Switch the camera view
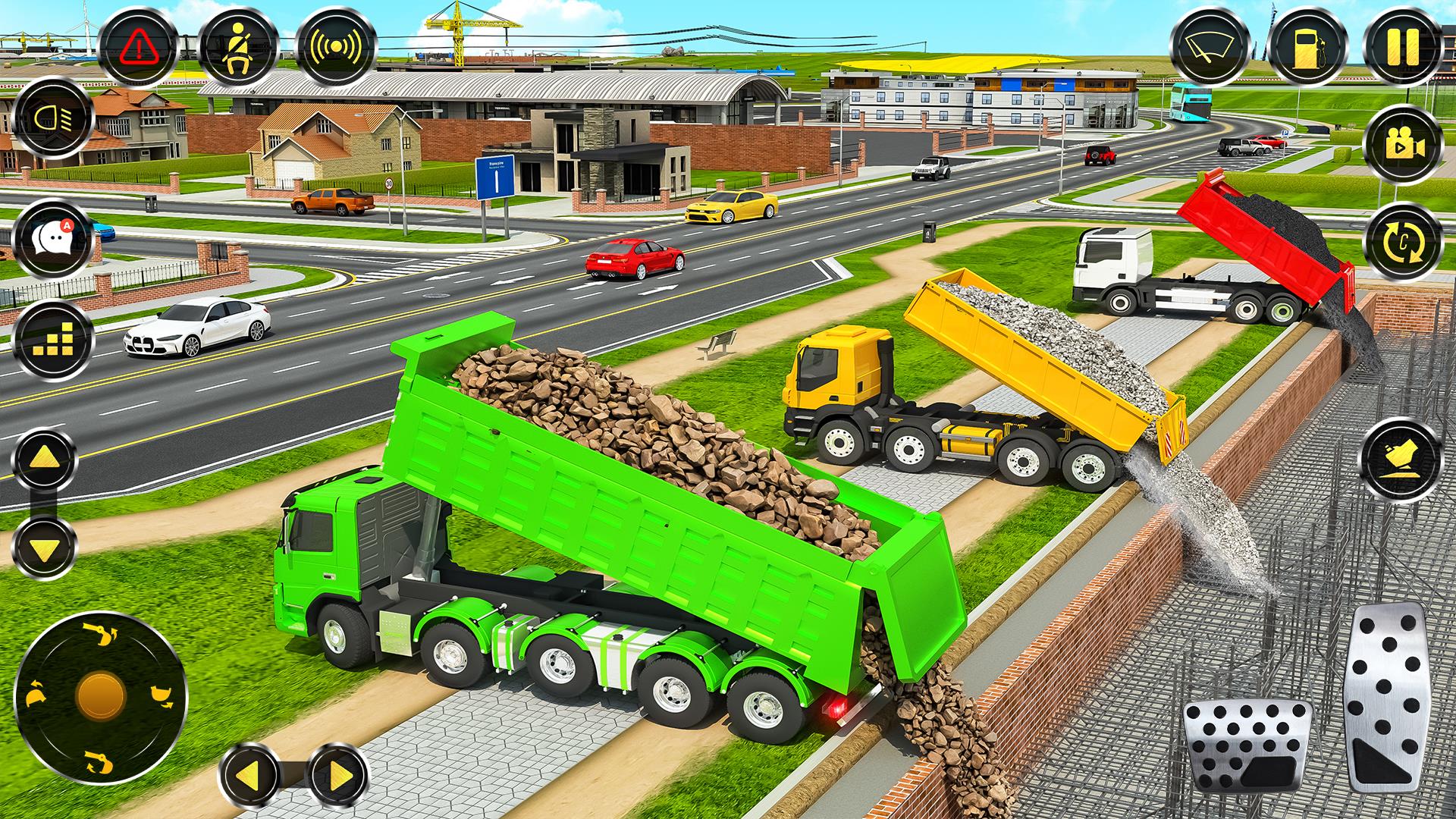 1401,145
